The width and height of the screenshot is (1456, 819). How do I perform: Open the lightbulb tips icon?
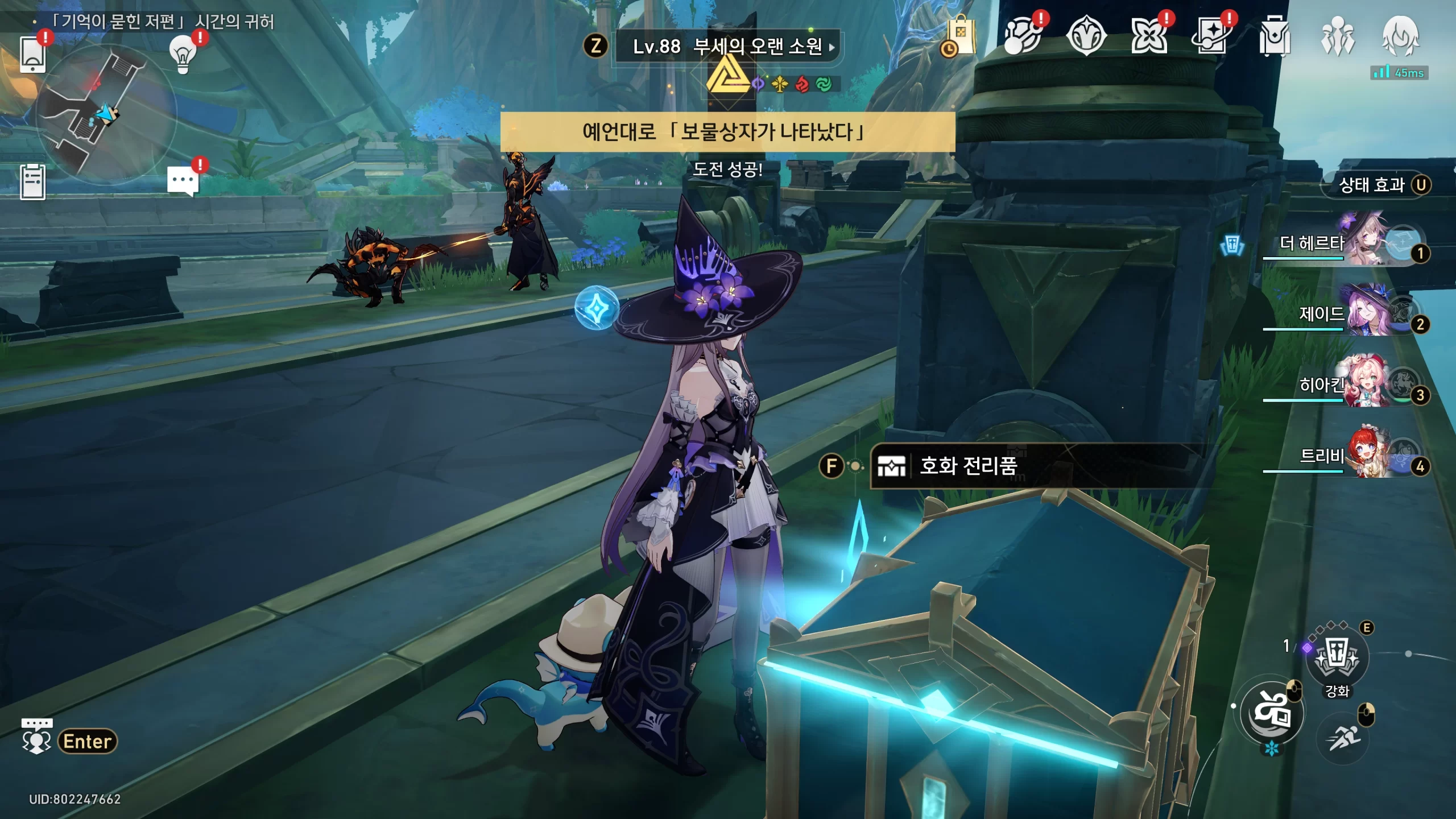coord(183,55)
